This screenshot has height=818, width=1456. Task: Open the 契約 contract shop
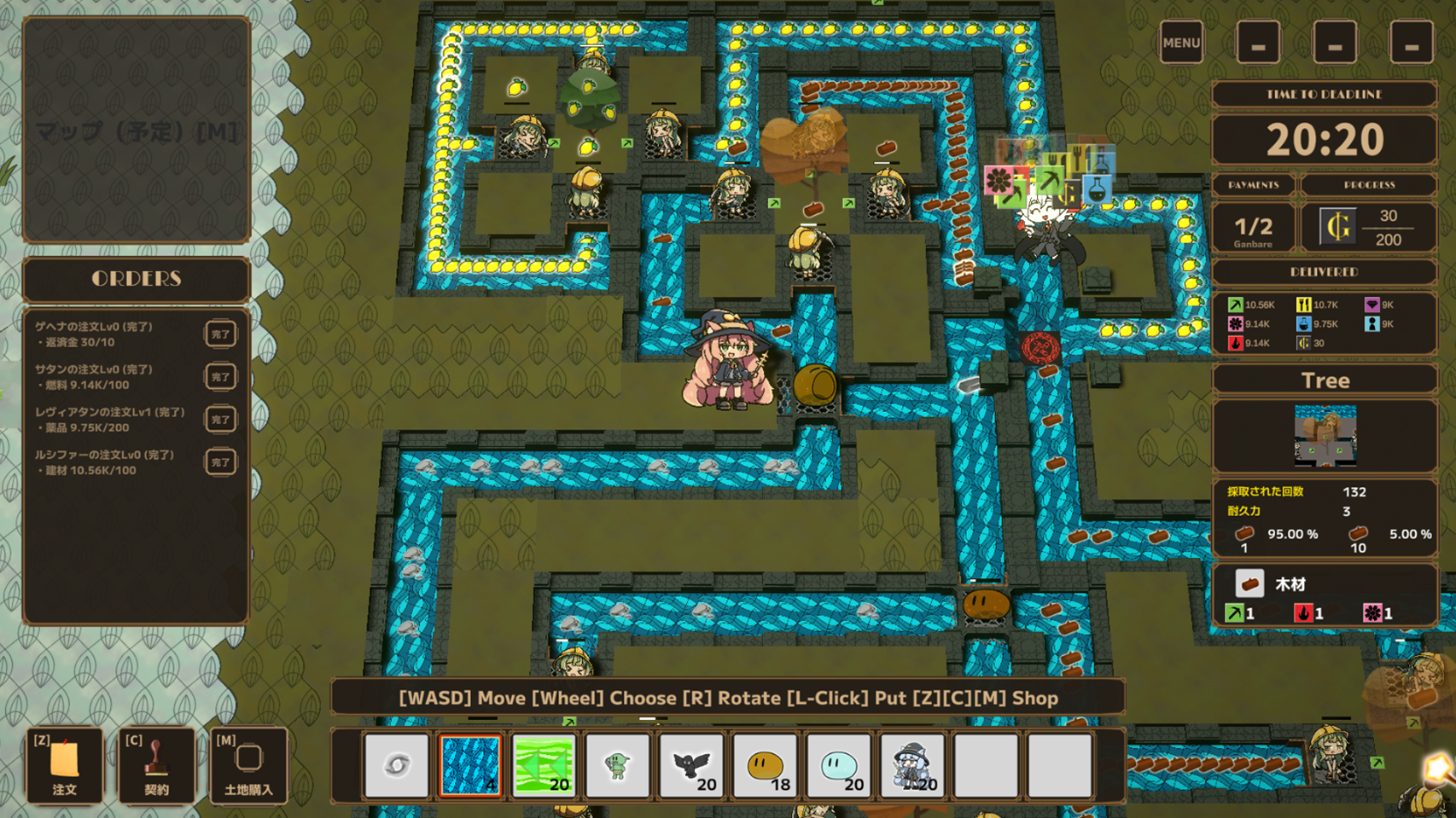pyautogui.click(x=156, y=765)
